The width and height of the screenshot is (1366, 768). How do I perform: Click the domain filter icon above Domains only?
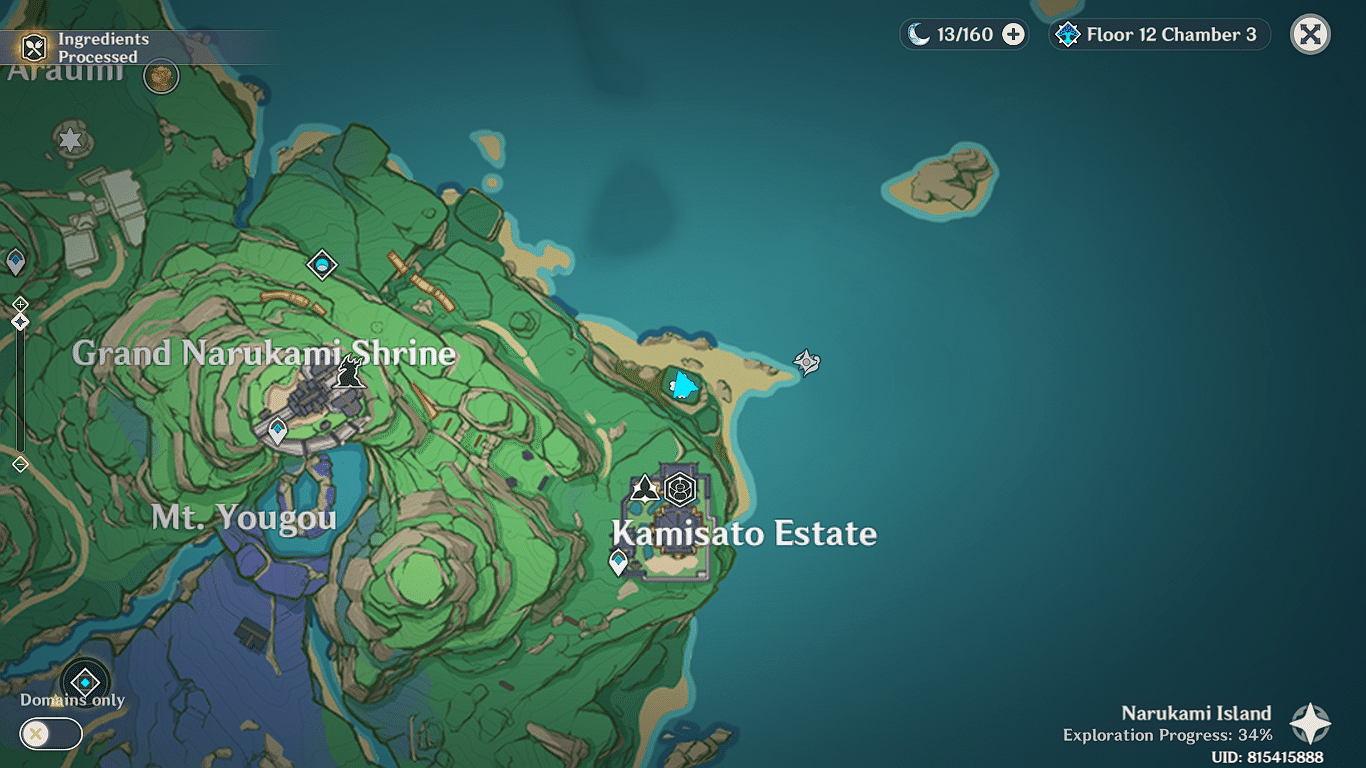[x=85, y=683]
